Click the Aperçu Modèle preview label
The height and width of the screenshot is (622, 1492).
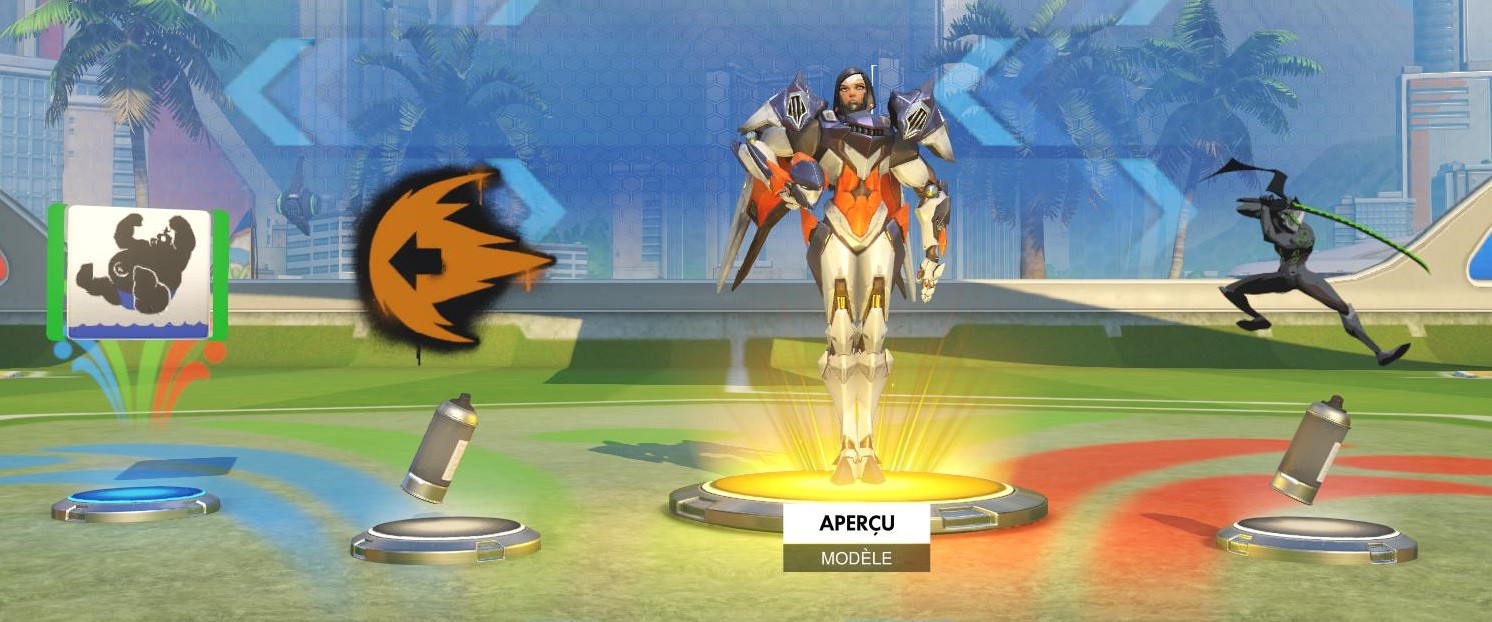tap(856, 537)
